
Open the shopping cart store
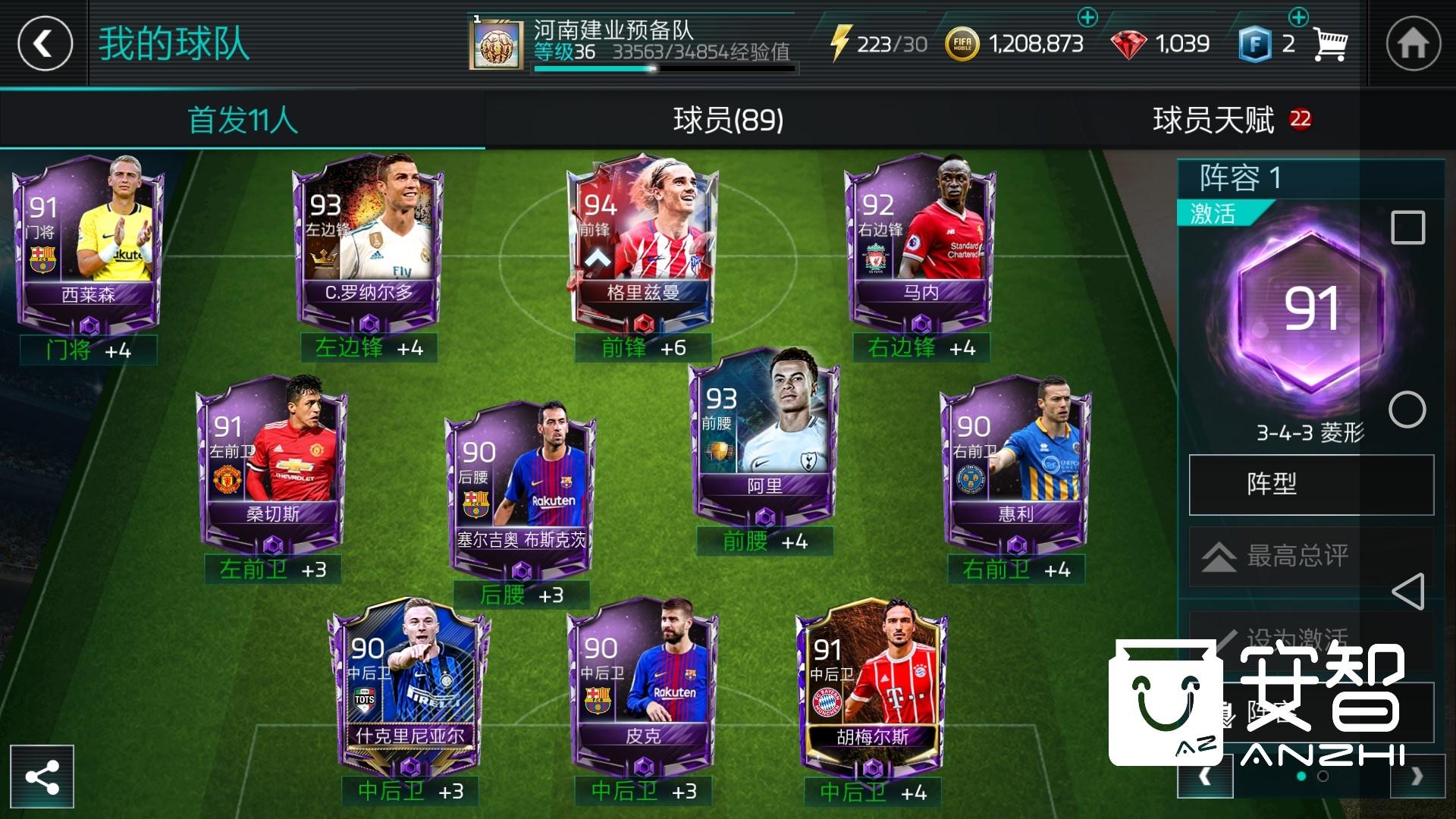(x=1329, y=45)
